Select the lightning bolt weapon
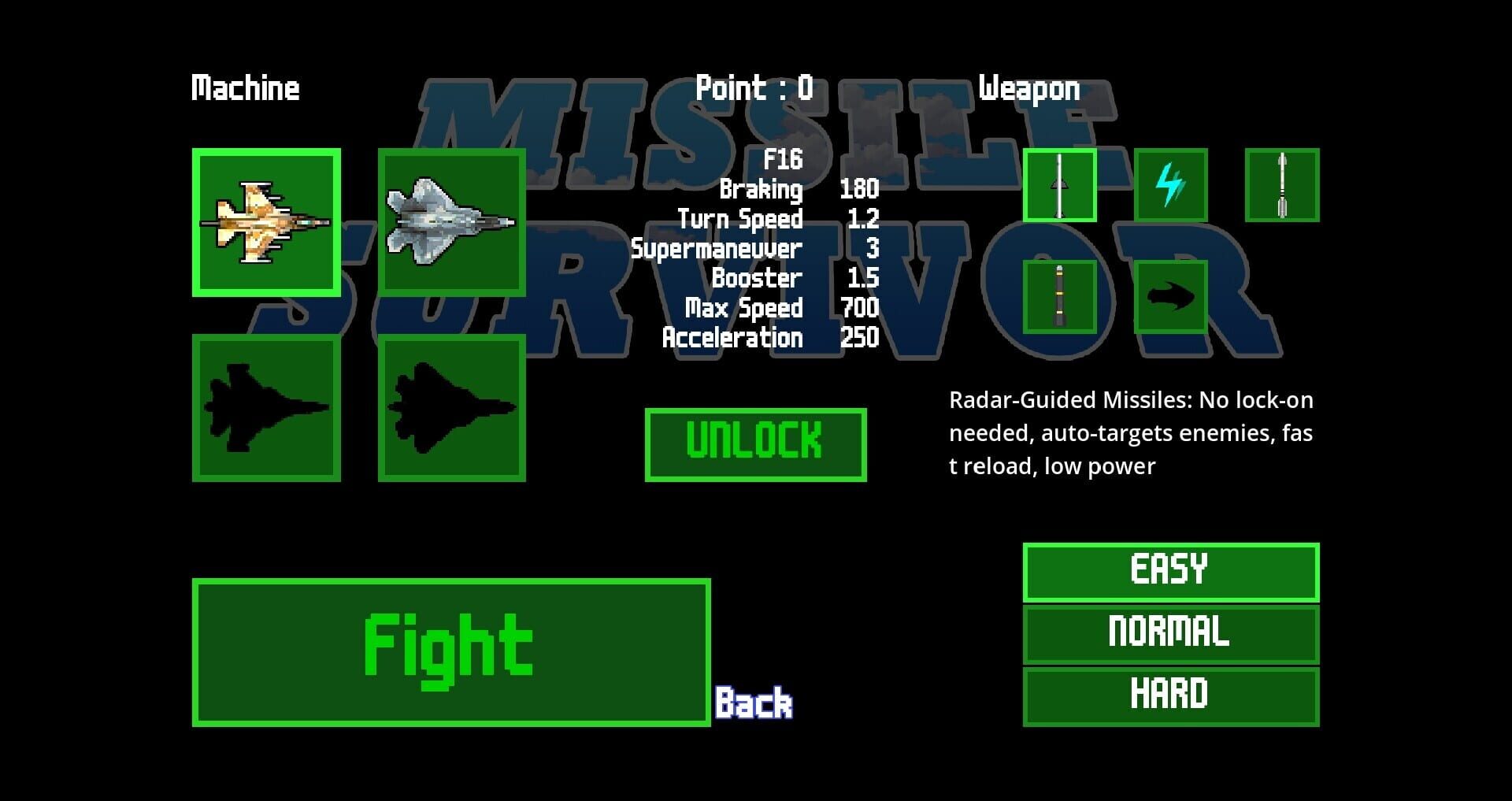This screenshot has height=801, width=1512. [1171, 187]
